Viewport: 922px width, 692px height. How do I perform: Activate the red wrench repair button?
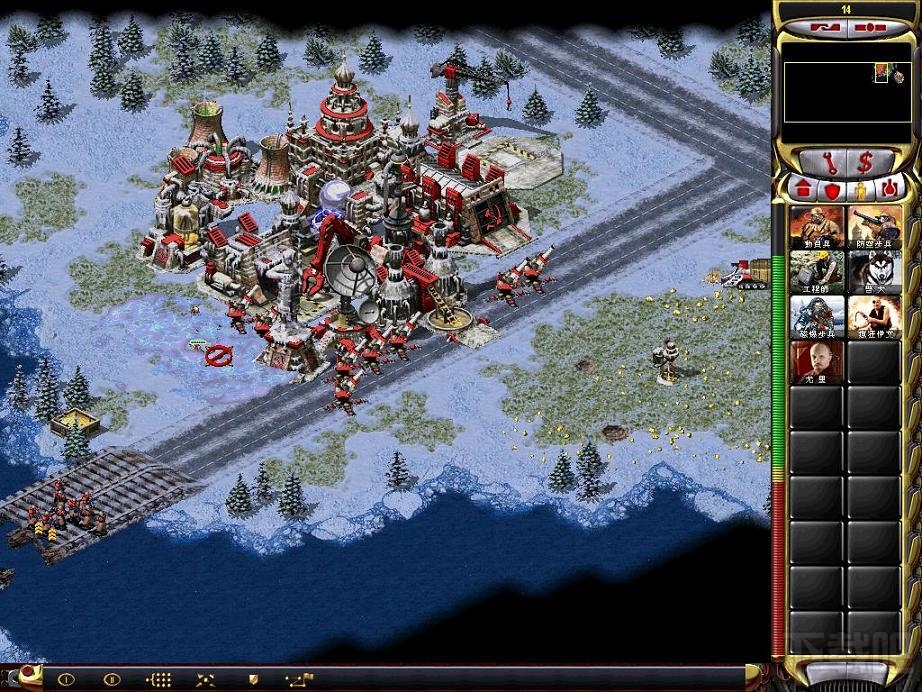(x=831, y=161)
